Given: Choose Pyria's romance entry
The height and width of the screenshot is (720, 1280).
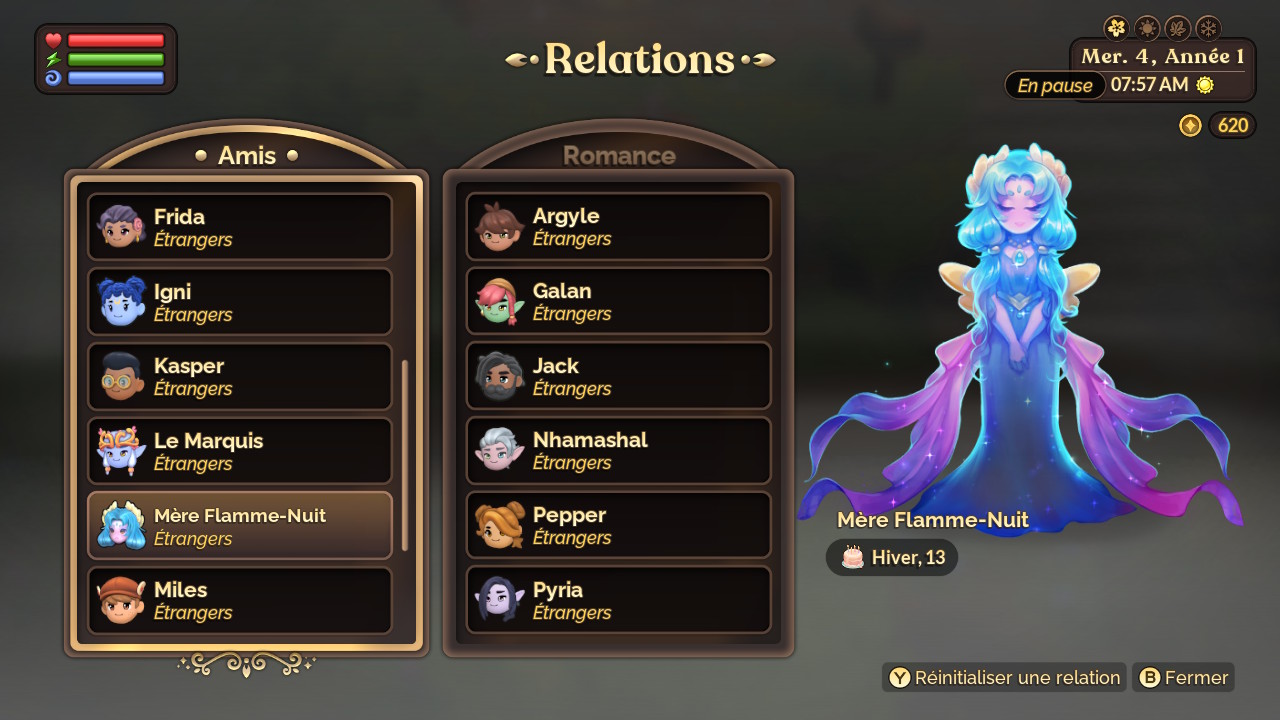Looking at the screenshot, I should [x=619, y=600].
